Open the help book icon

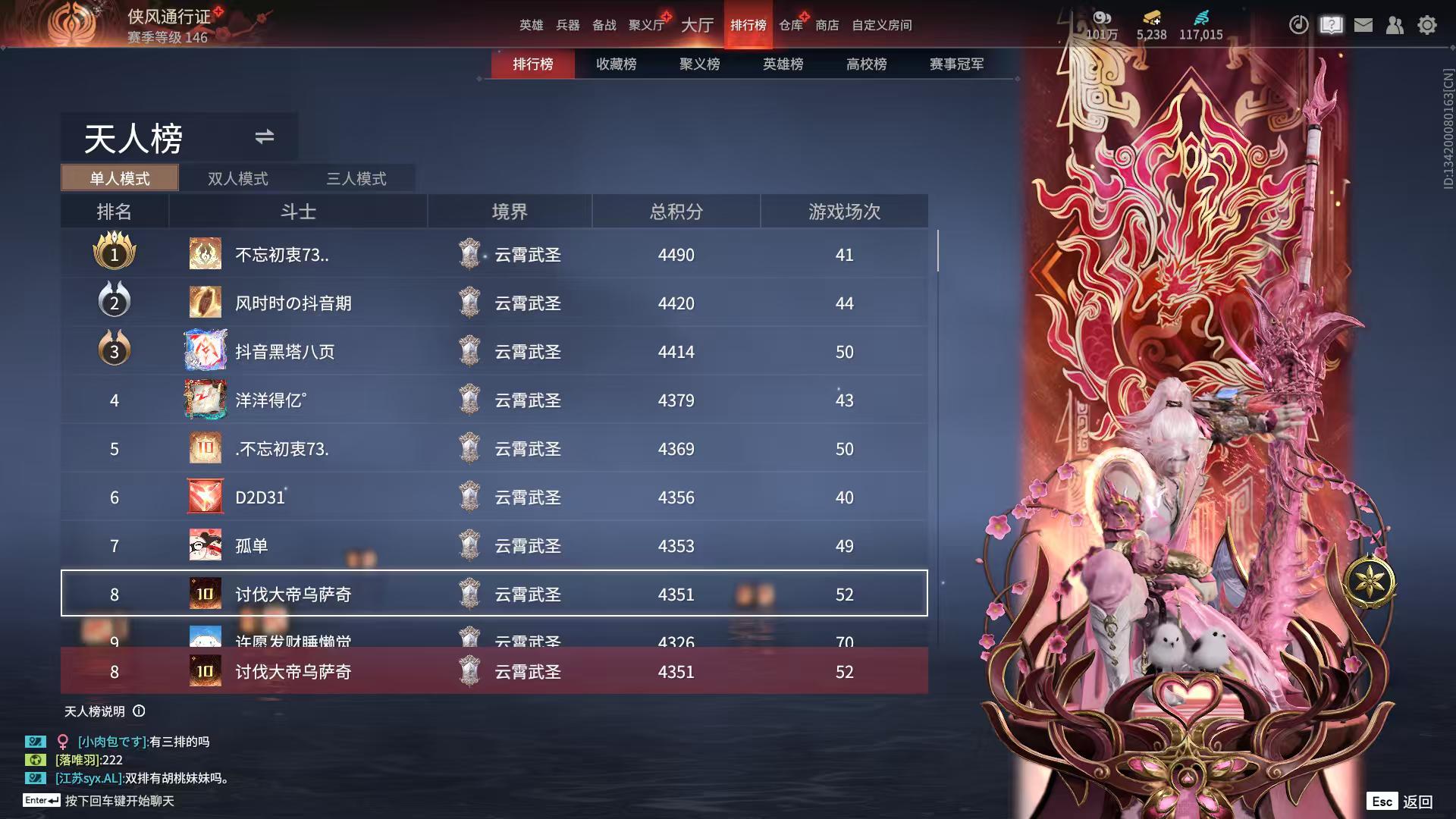pos(1331,25)
